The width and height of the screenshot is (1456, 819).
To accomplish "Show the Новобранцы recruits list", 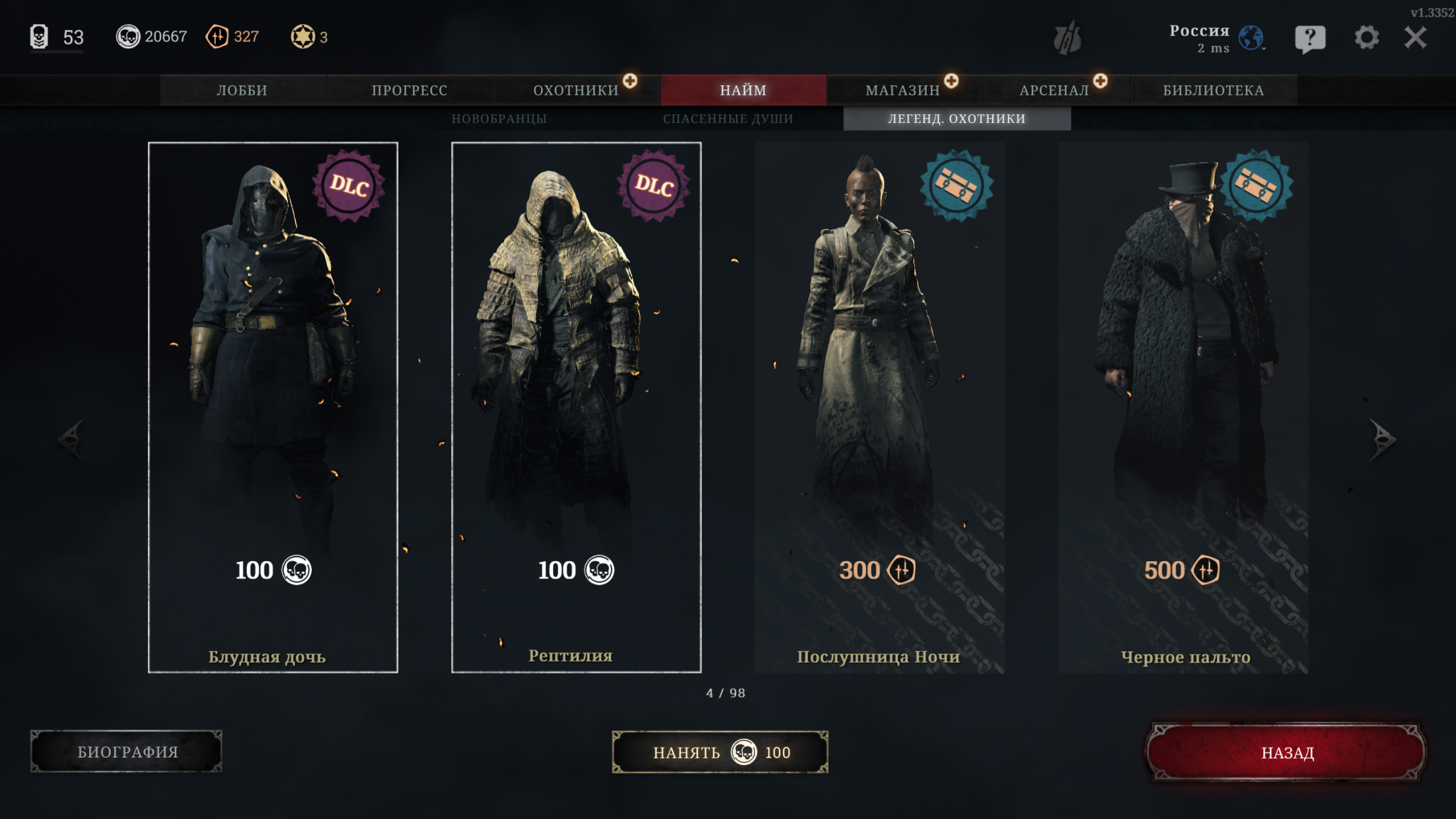I will pos(499,119).
